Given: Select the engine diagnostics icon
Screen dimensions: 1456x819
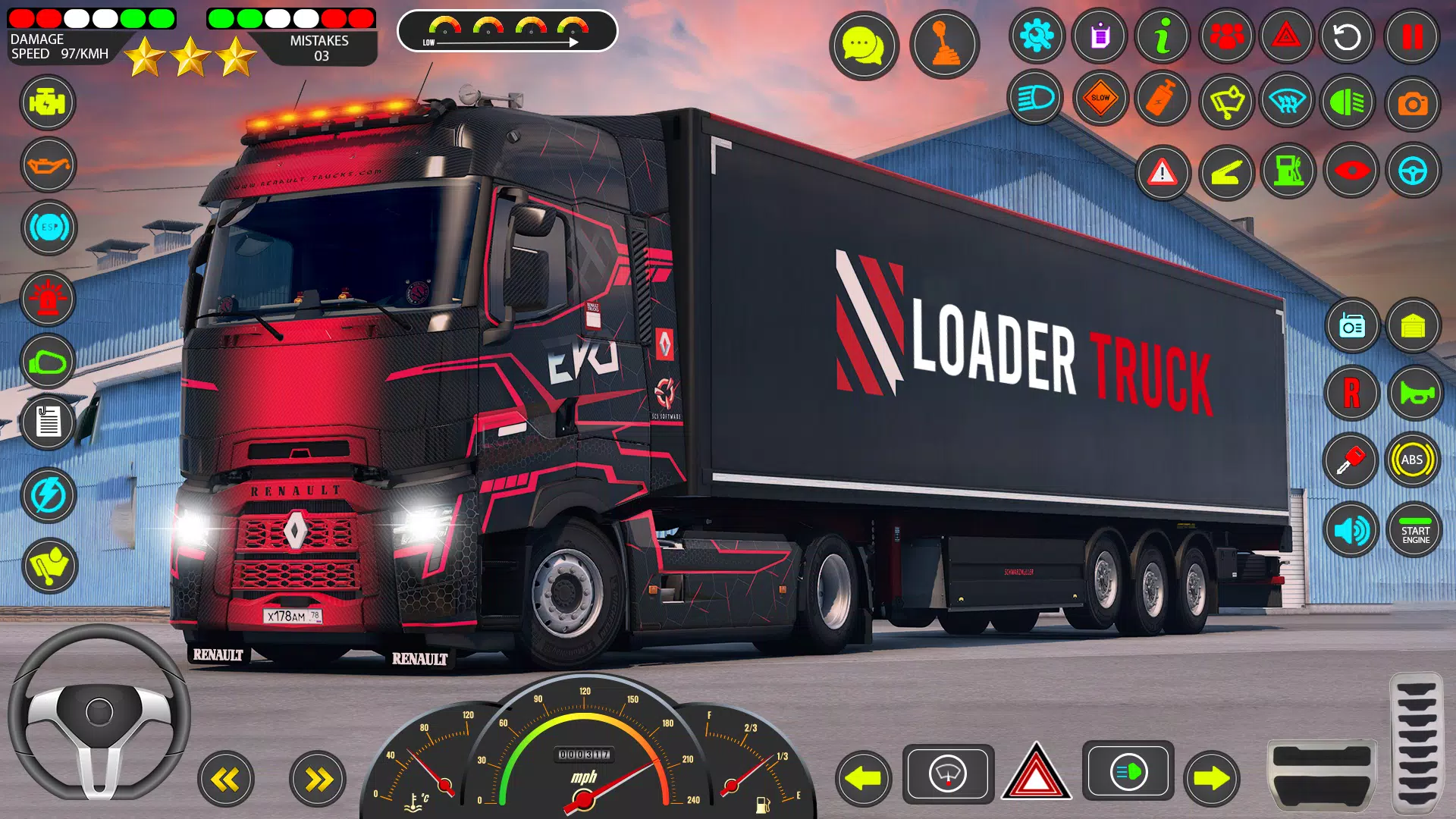Looking at the screenshot, I should [x=48, y=102].
